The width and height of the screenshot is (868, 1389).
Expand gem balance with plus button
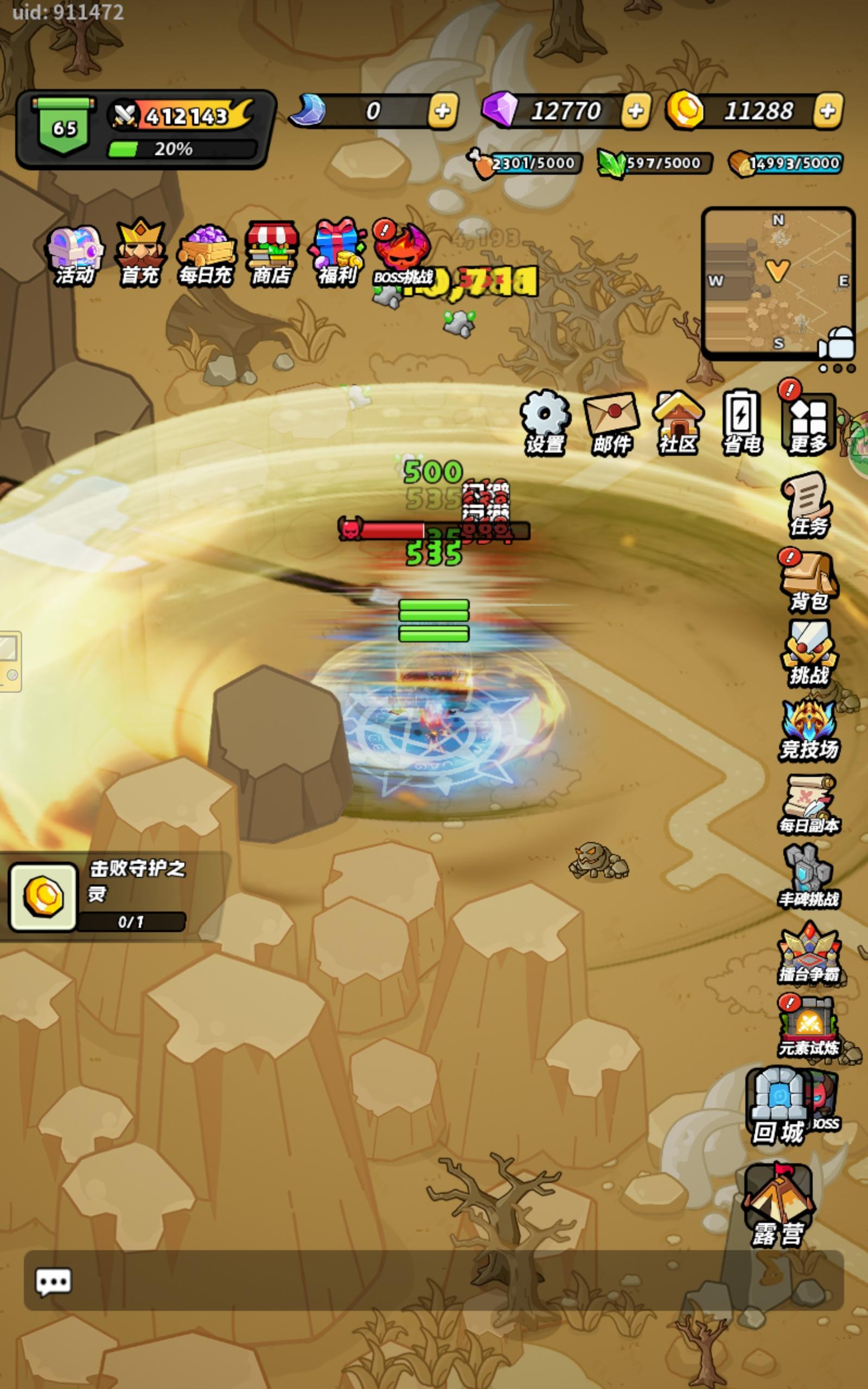coord(634,111)
